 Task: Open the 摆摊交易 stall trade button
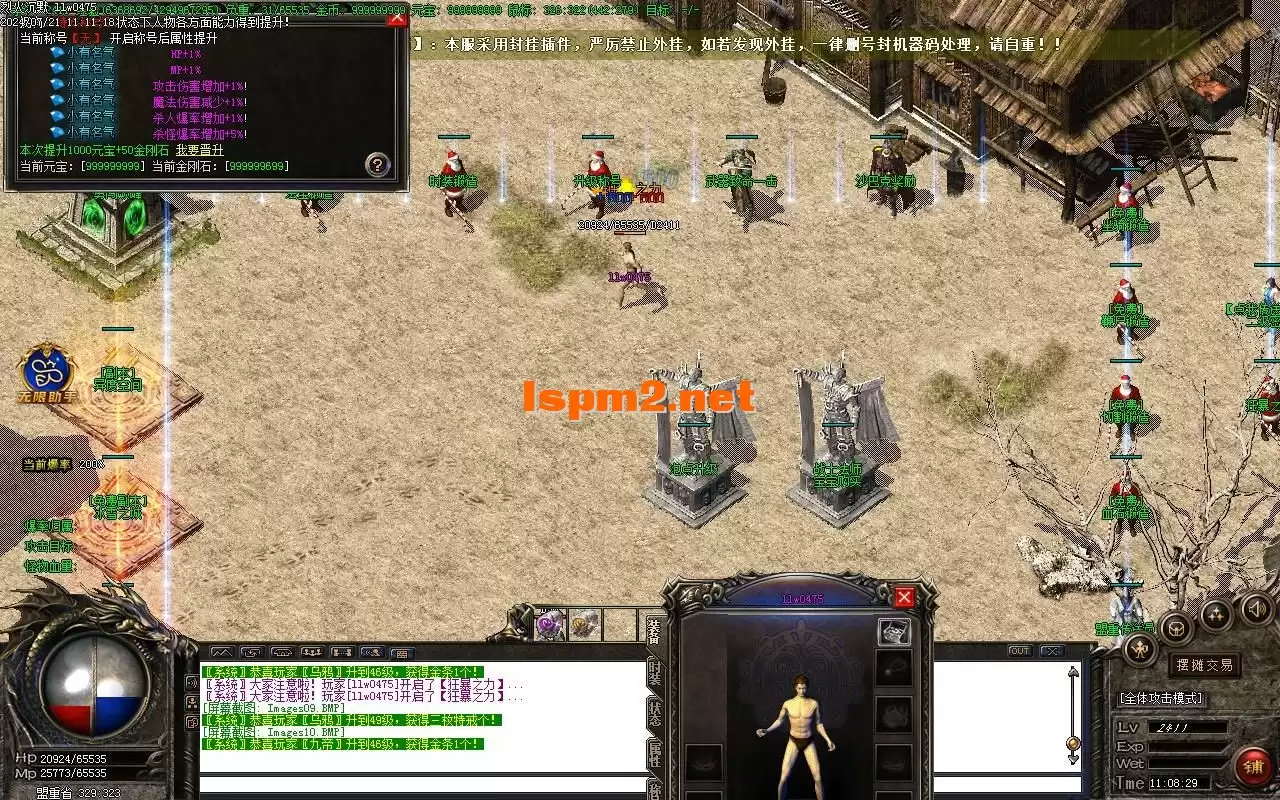click(1203, 665)
